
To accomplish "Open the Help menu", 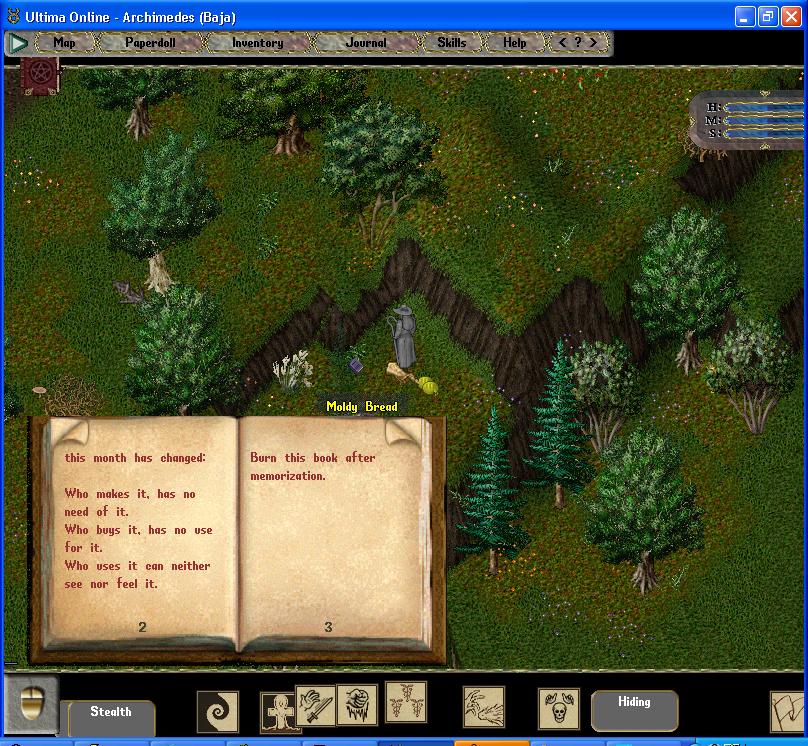I will tap(514, 43).
